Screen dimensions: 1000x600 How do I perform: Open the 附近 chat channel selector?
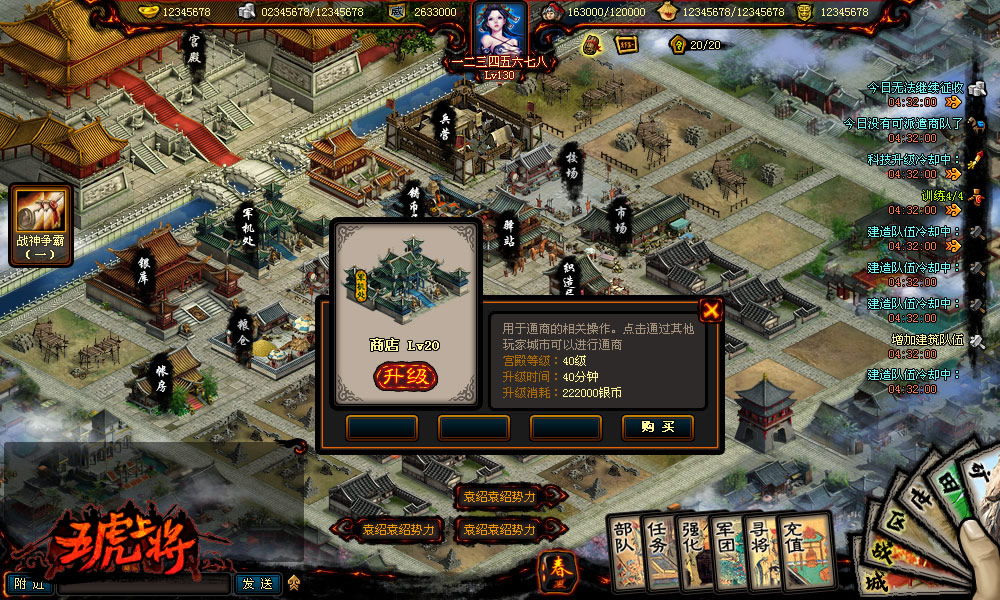point(30,584)
